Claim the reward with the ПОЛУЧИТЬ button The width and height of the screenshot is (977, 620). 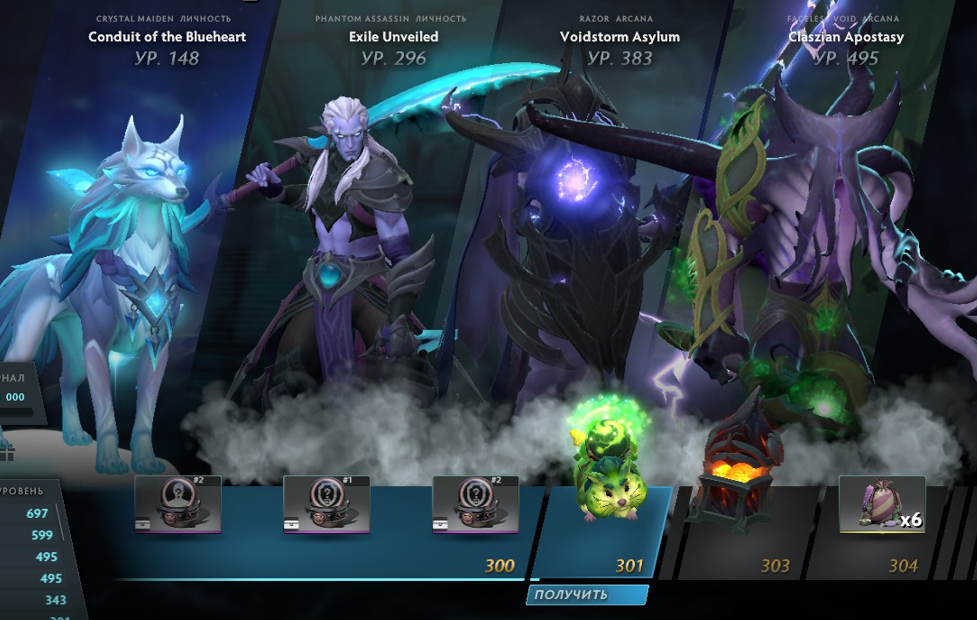pos(586,595)
